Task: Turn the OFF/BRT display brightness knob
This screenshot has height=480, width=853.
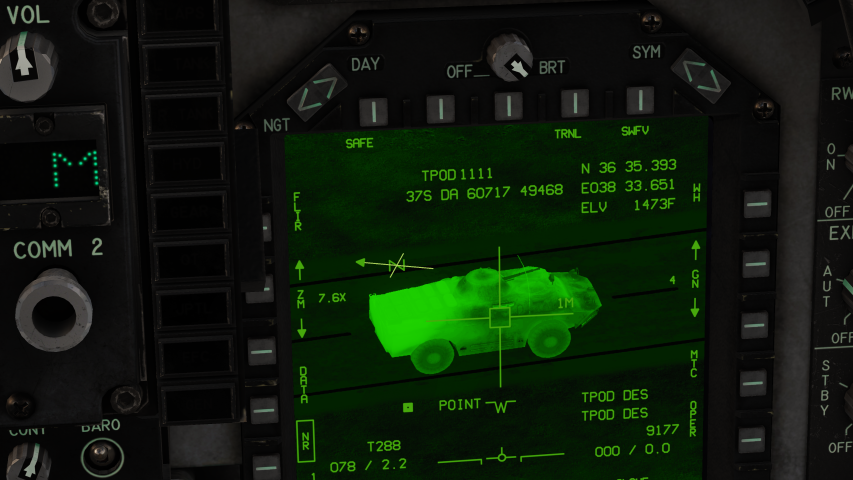Action: point(510,58)
